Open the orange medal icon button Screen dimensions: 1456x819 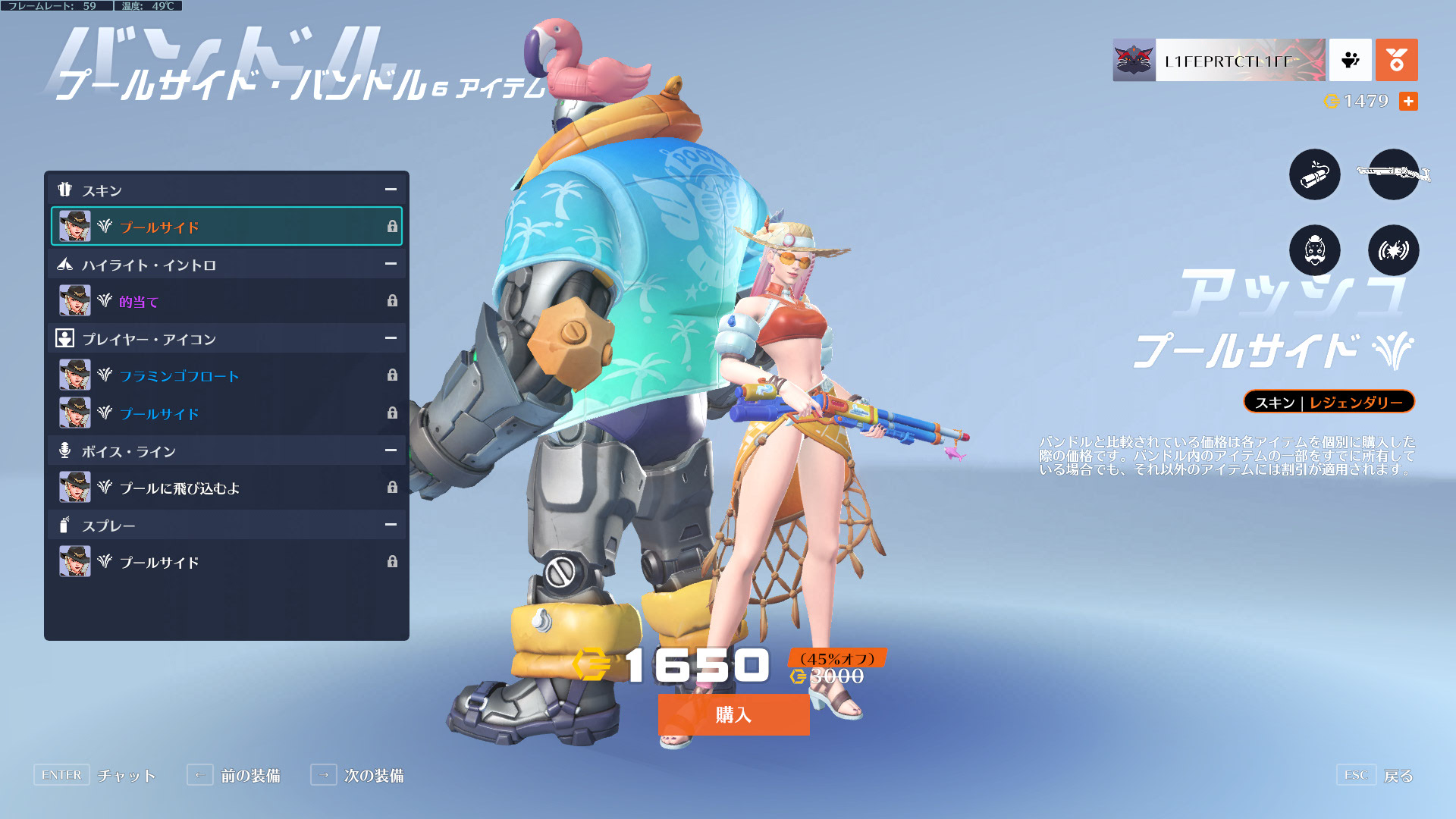[1396, 60]
